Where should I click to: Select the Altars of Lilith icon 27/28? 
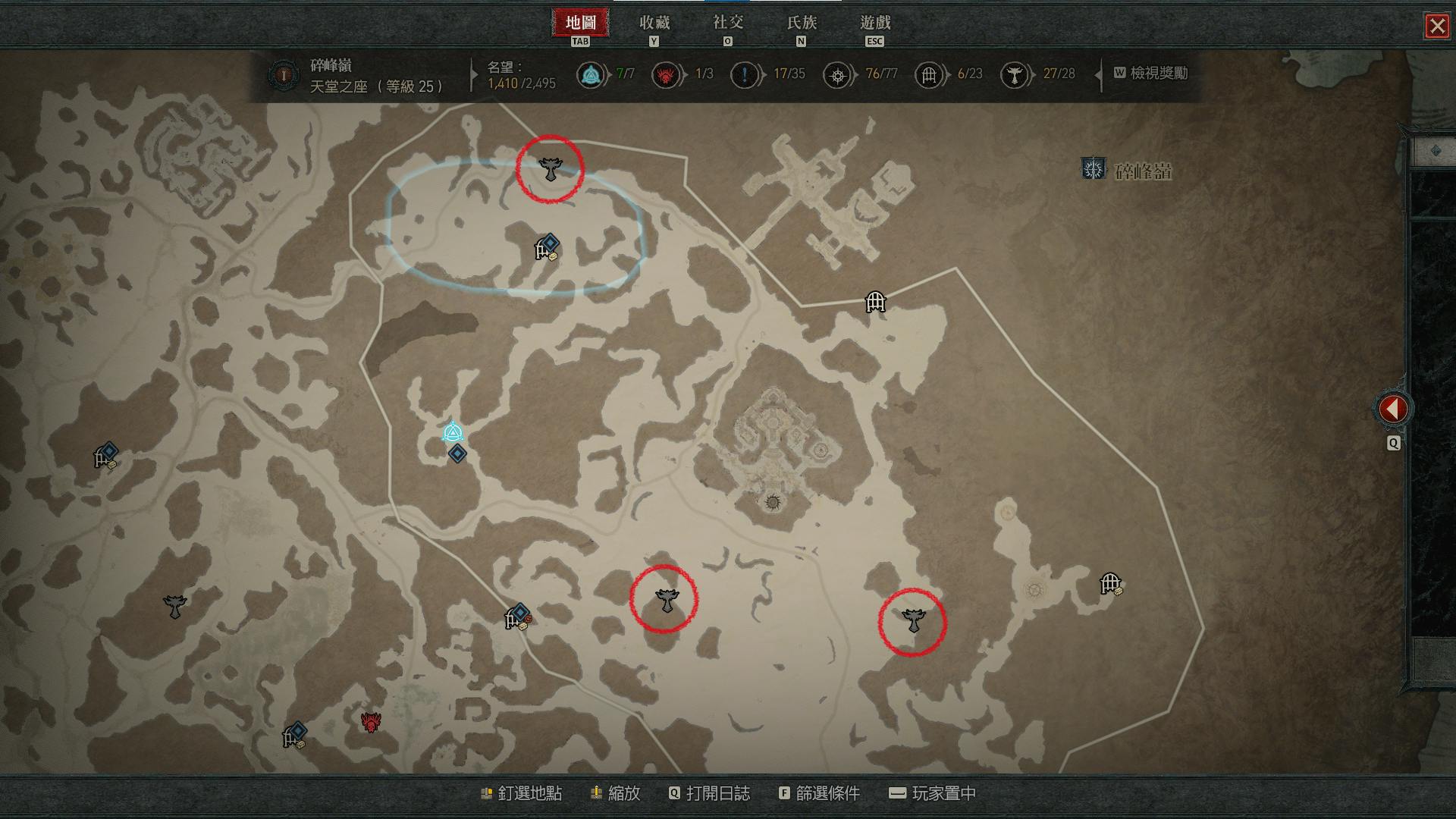coord(1014,75)
